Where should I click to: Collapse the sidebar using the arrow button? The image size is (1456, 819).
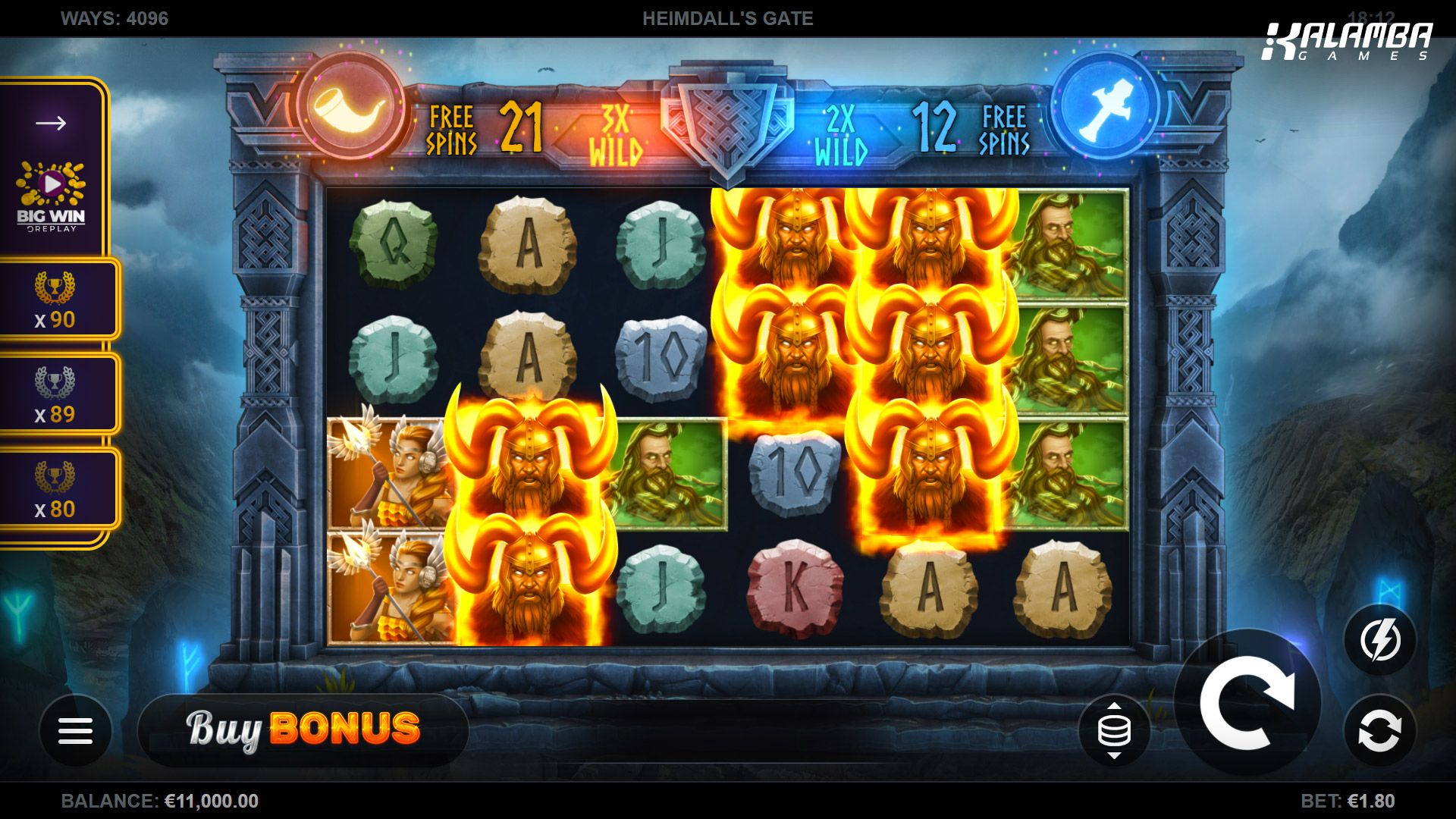pos(50,121)
